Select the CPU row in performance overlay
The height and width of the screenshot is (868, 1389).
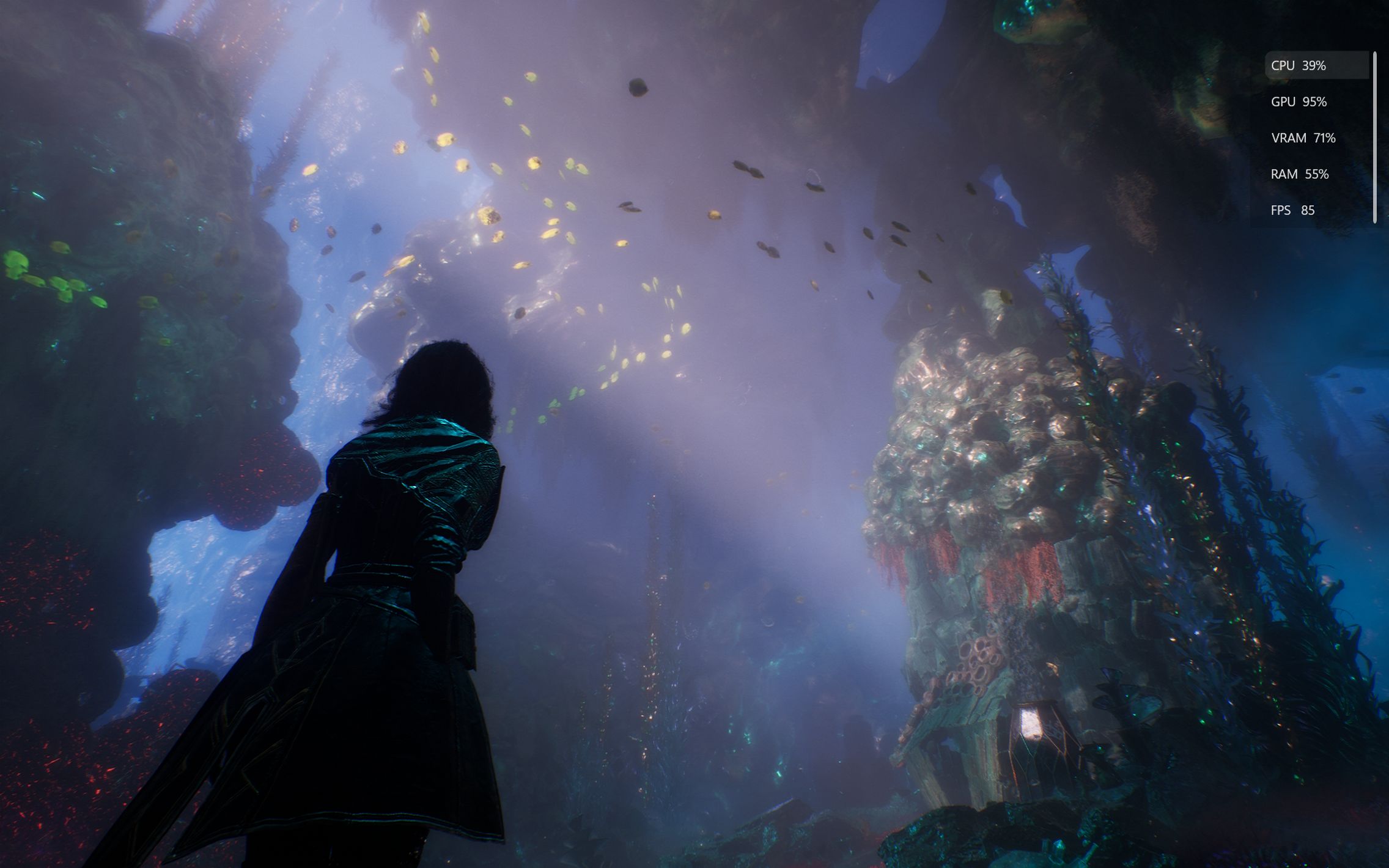pyautogui.click(x=1316, y=65)
